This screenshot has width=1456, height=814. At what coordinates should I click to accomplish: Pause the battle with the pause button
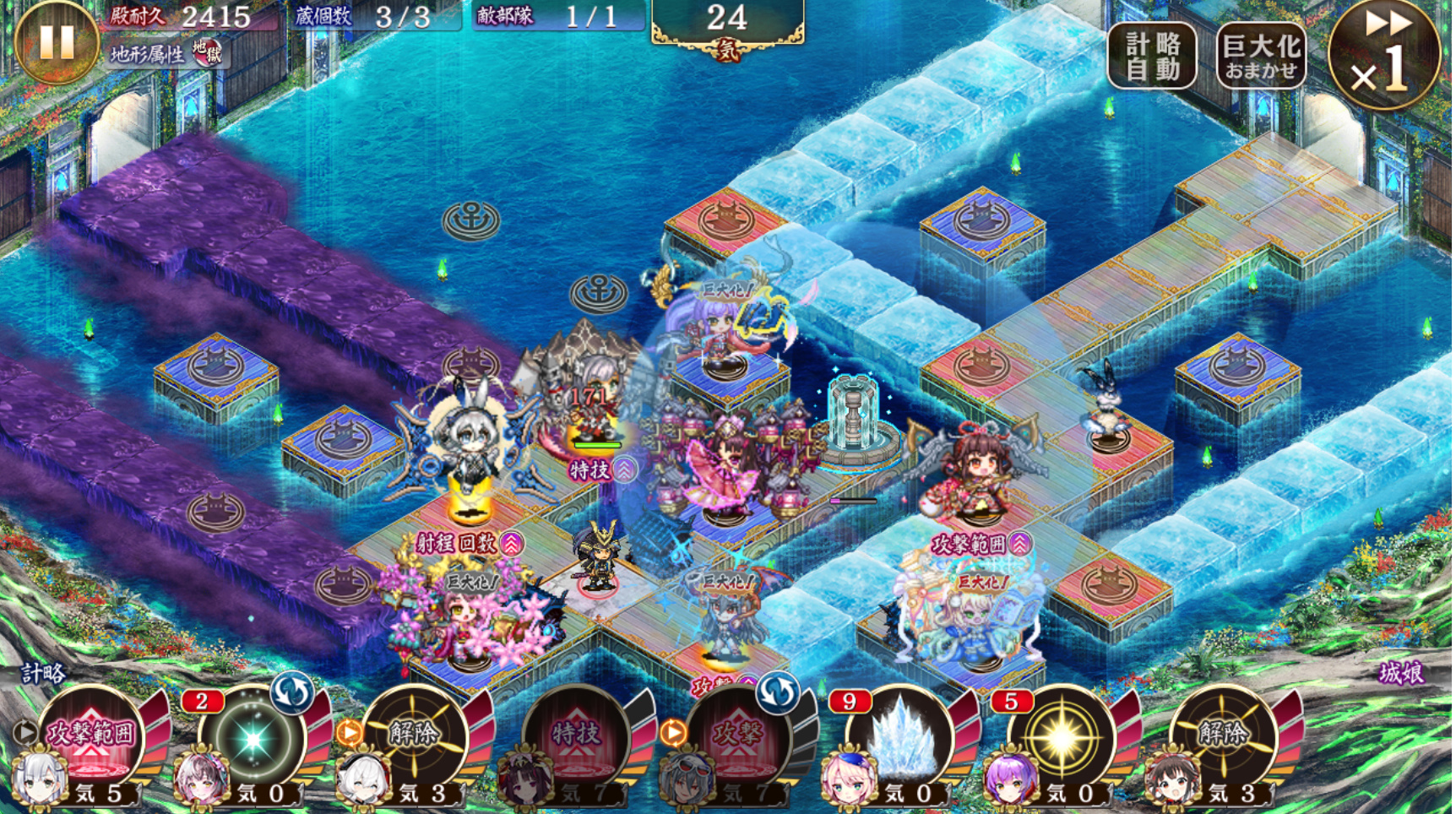point(56,41)
